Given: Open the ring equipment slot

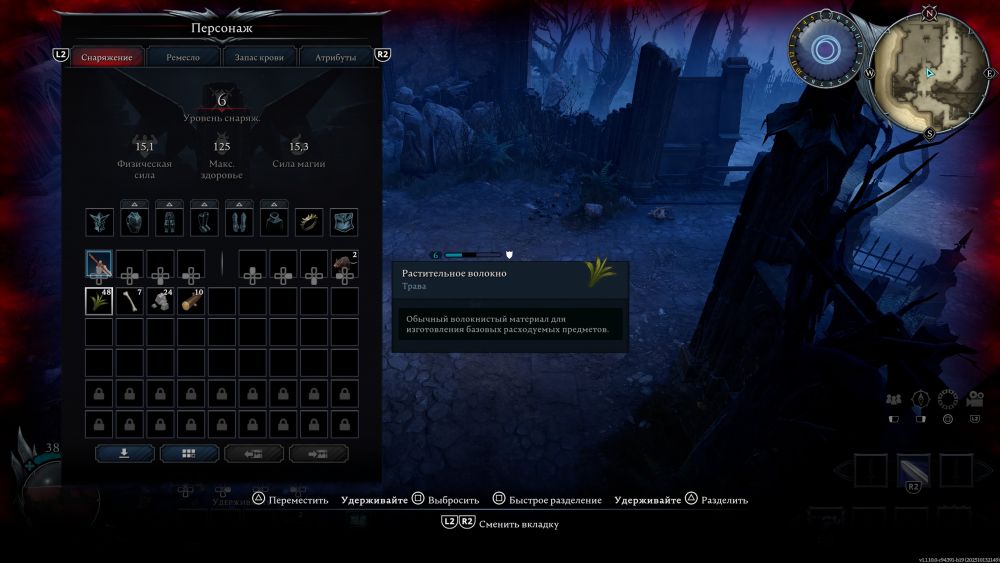Looking at the screenshot, I should [x=309, y=222].
